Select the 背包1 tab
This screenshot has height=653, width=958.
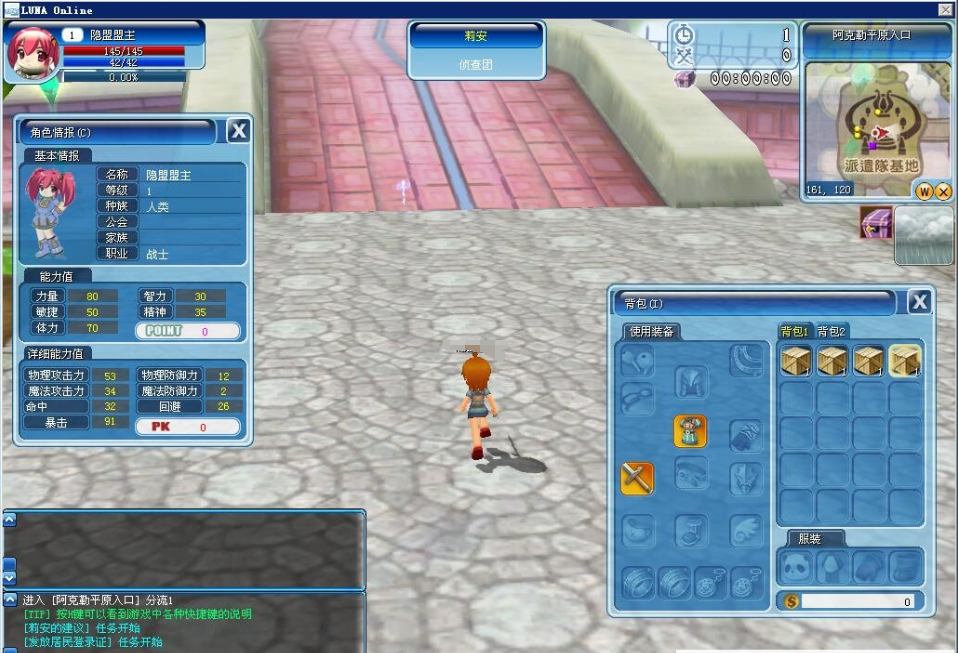pos(794,331)
